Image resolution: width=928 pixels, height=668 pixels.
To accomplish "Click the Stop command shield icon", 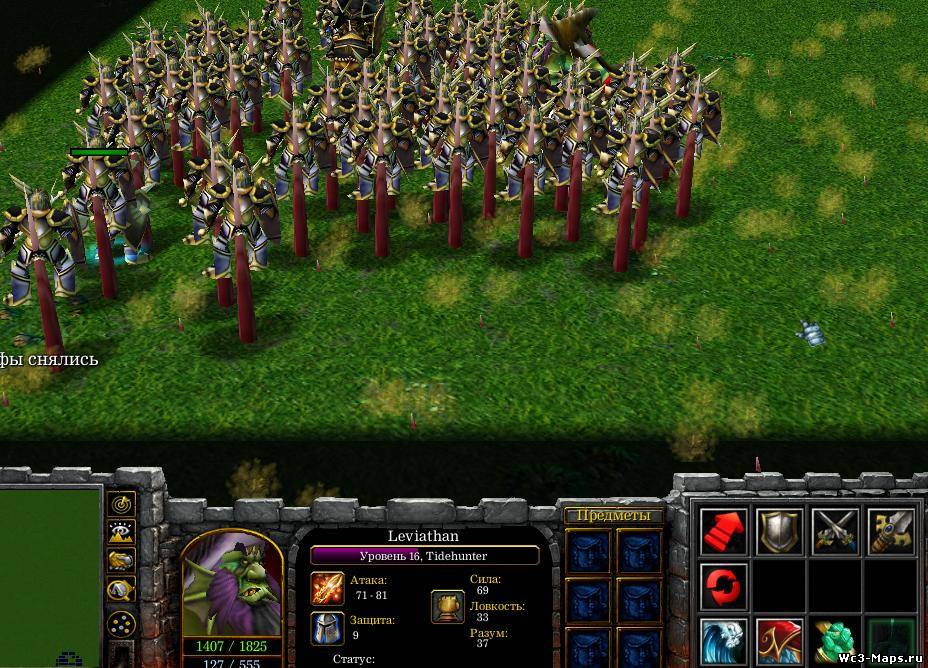I will point(780,531).
